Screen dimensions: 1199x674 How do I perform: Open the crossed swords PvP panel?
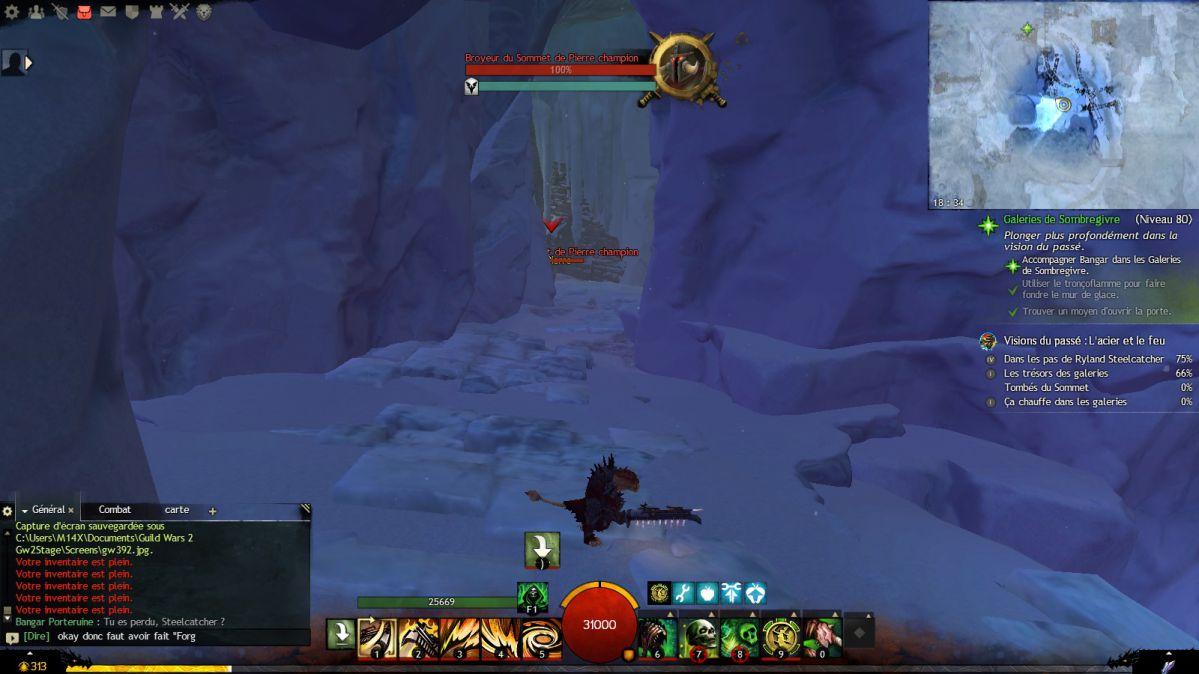click(x=180, y=12)
